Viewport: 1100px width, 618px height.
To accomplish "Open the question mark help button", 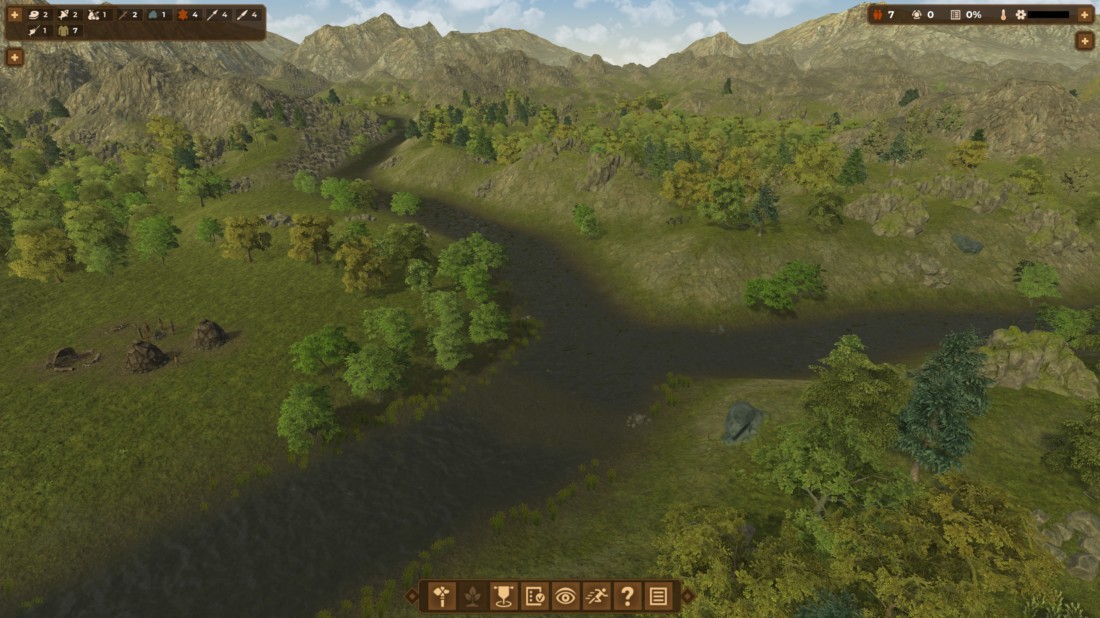I will [x=627, y=597].
